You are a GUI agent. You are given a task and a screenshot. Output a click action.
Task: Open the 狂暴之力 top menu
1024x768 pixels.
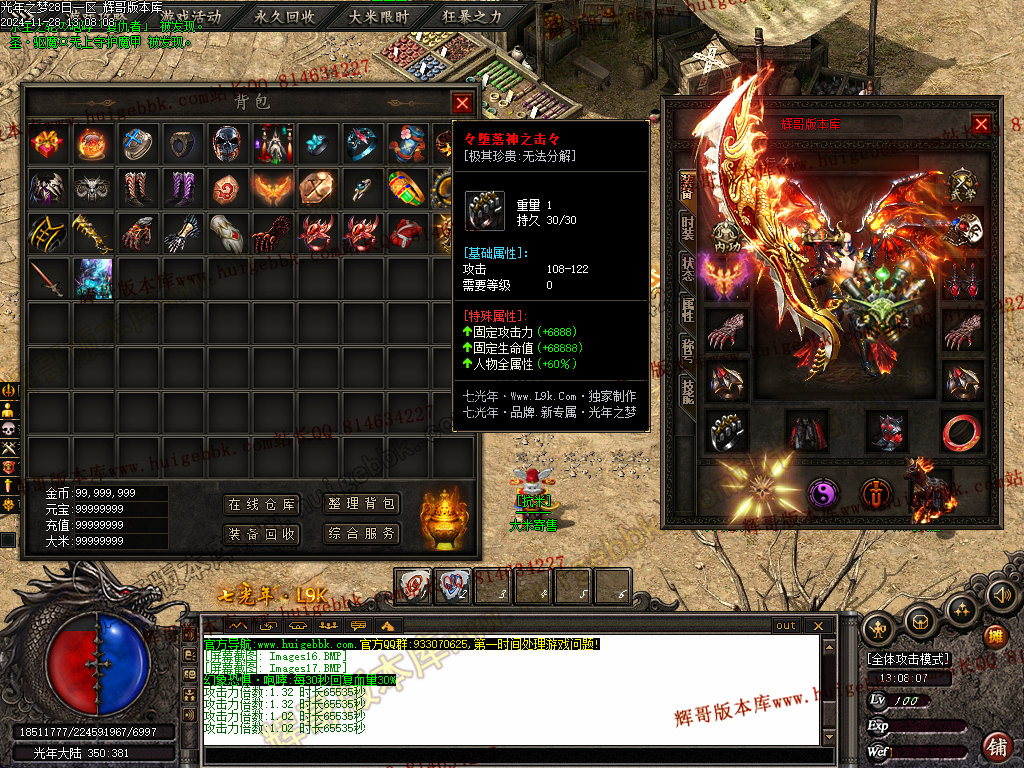click(472, 16)
